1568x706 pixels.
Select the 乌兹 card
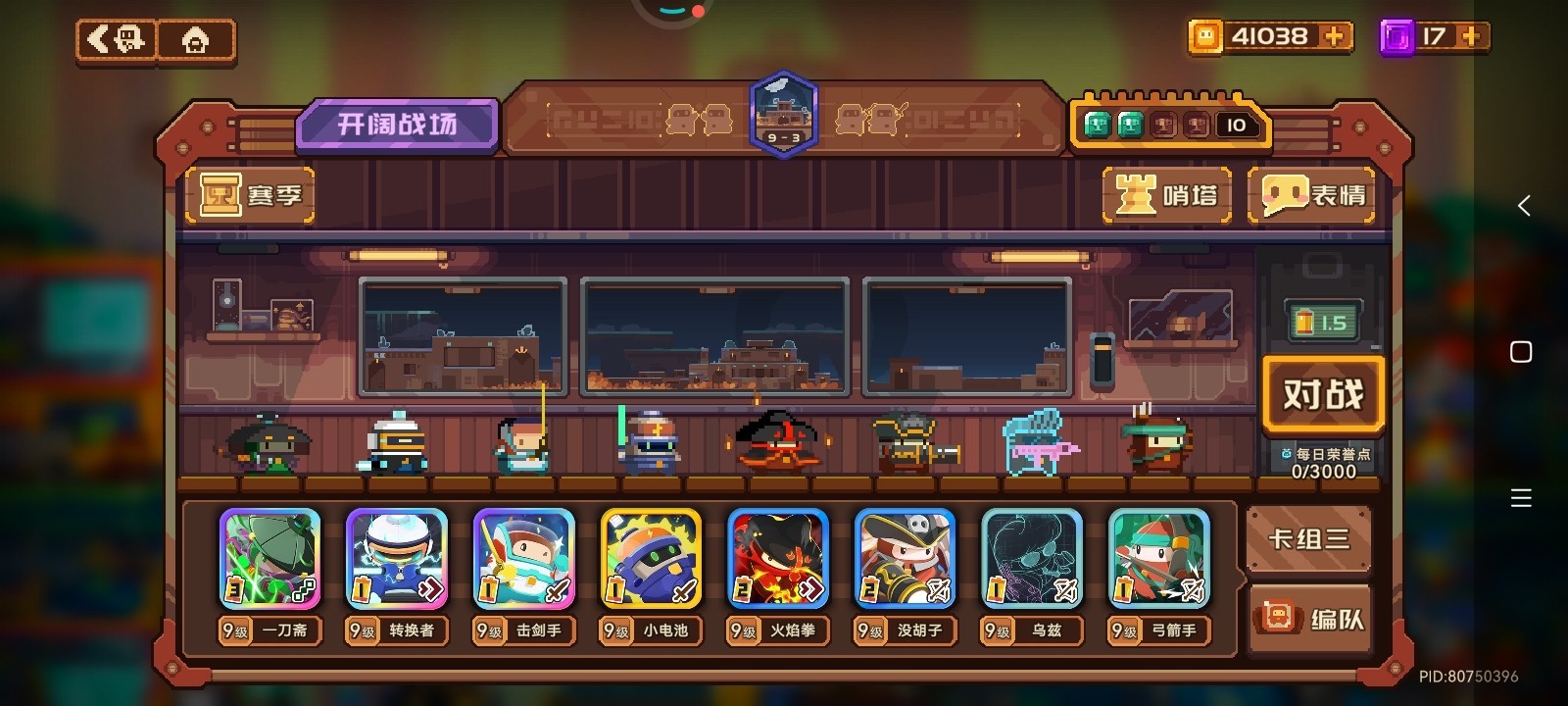pyautogui.click(x=1032, y=559)
